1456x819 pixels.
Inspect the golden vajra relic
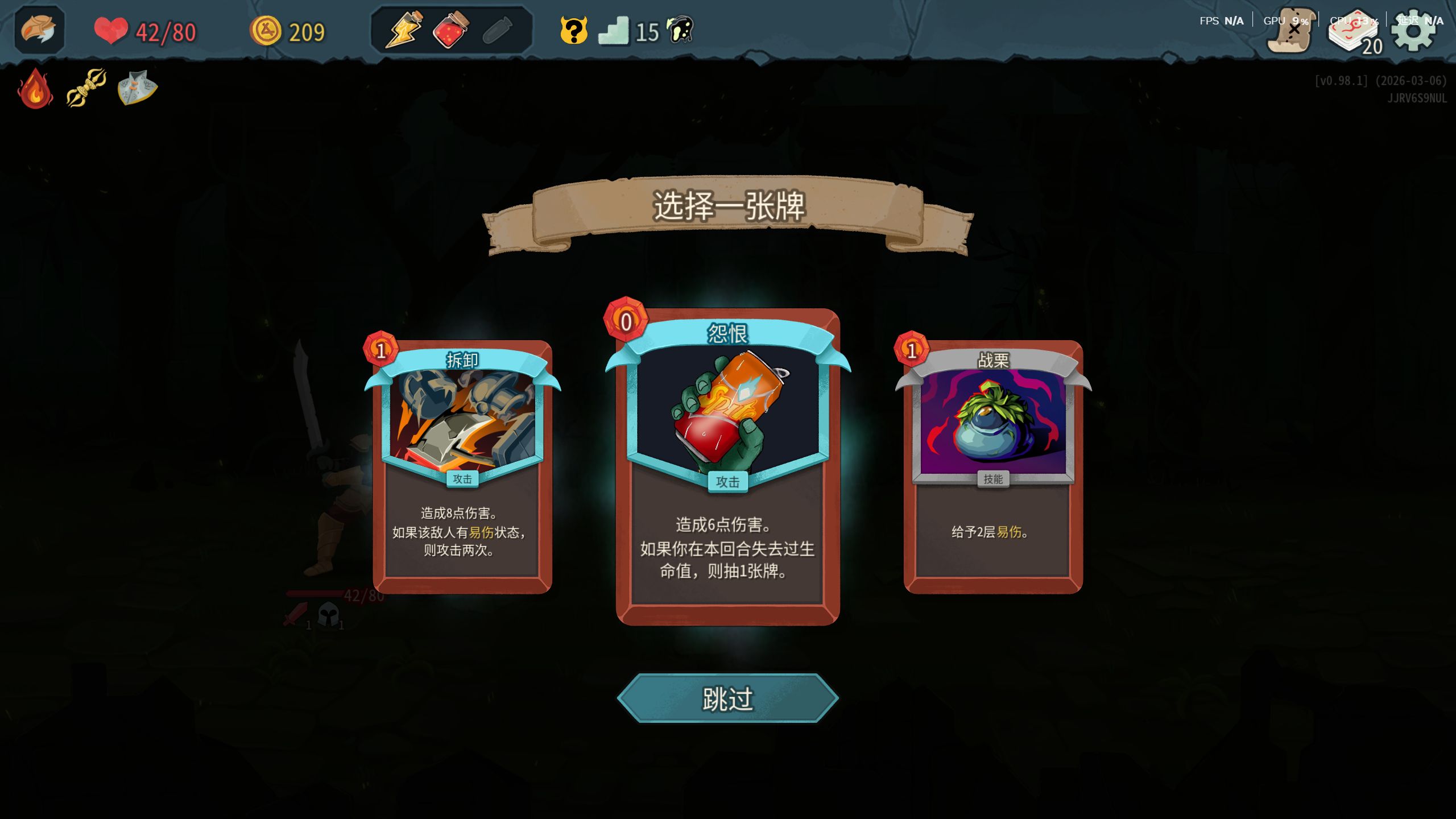[86, 88]
